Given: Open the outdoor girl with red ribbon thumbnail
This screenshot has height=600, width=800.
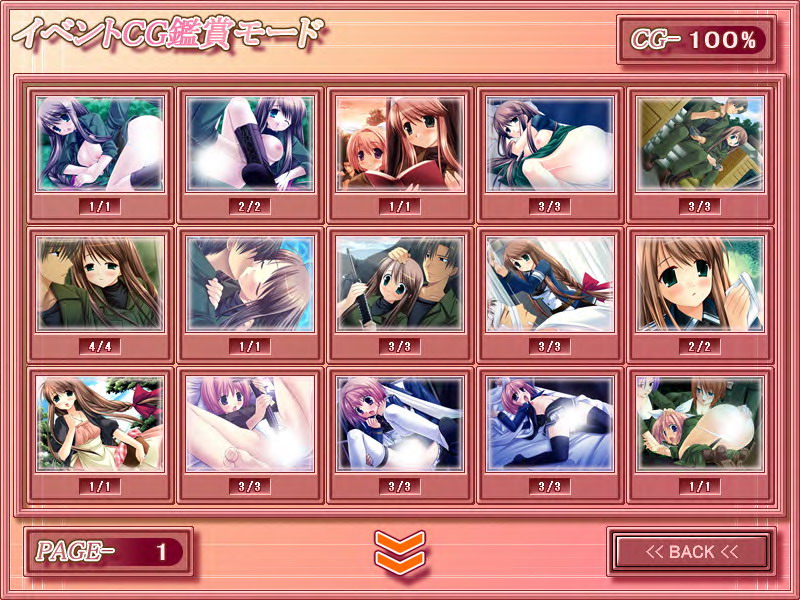Looking at the screenshot, I should click(99, 424).
